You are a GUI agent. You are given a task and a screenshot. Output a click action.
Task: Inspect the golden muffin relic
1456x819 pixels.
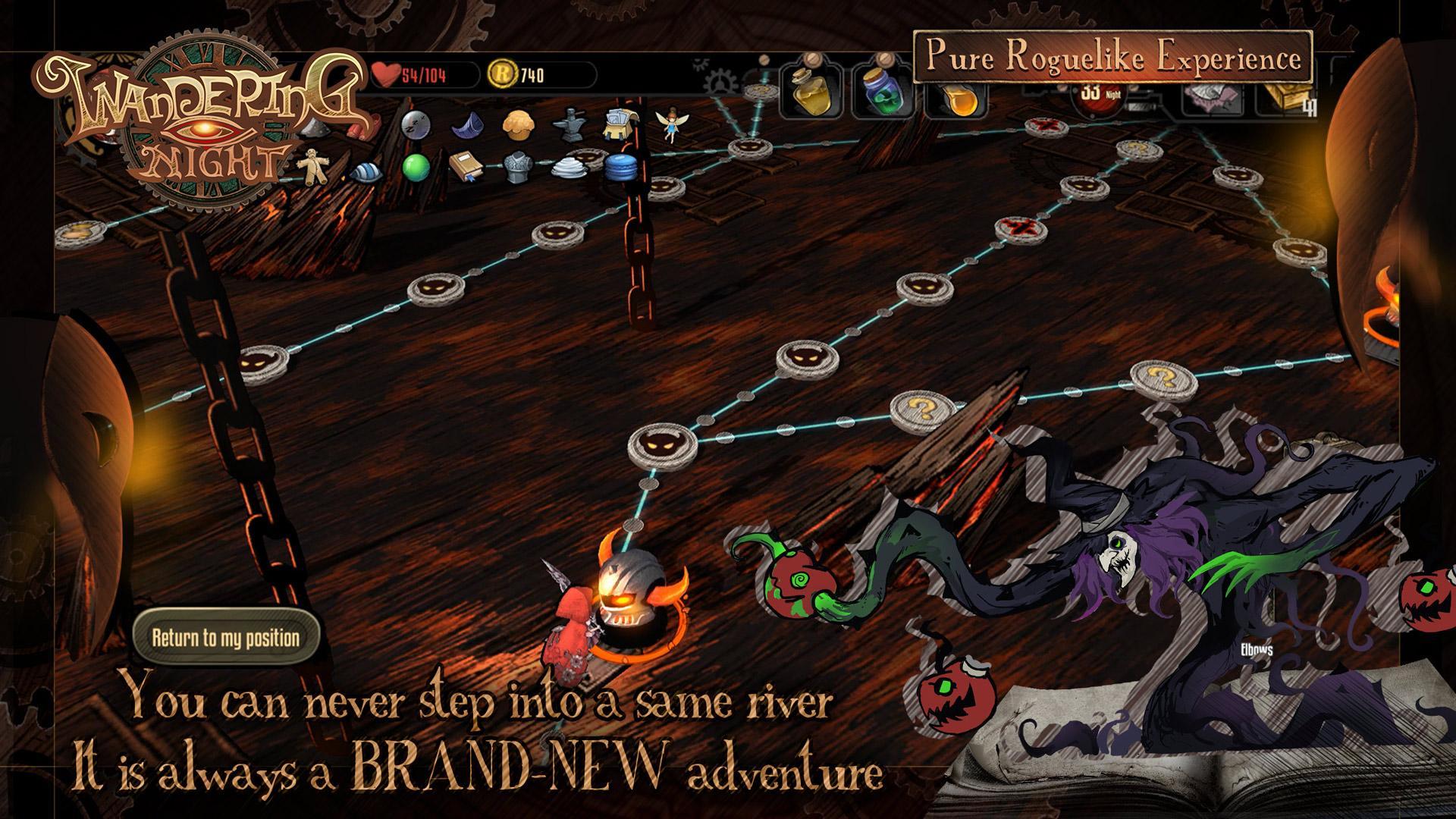pos(516,124)
